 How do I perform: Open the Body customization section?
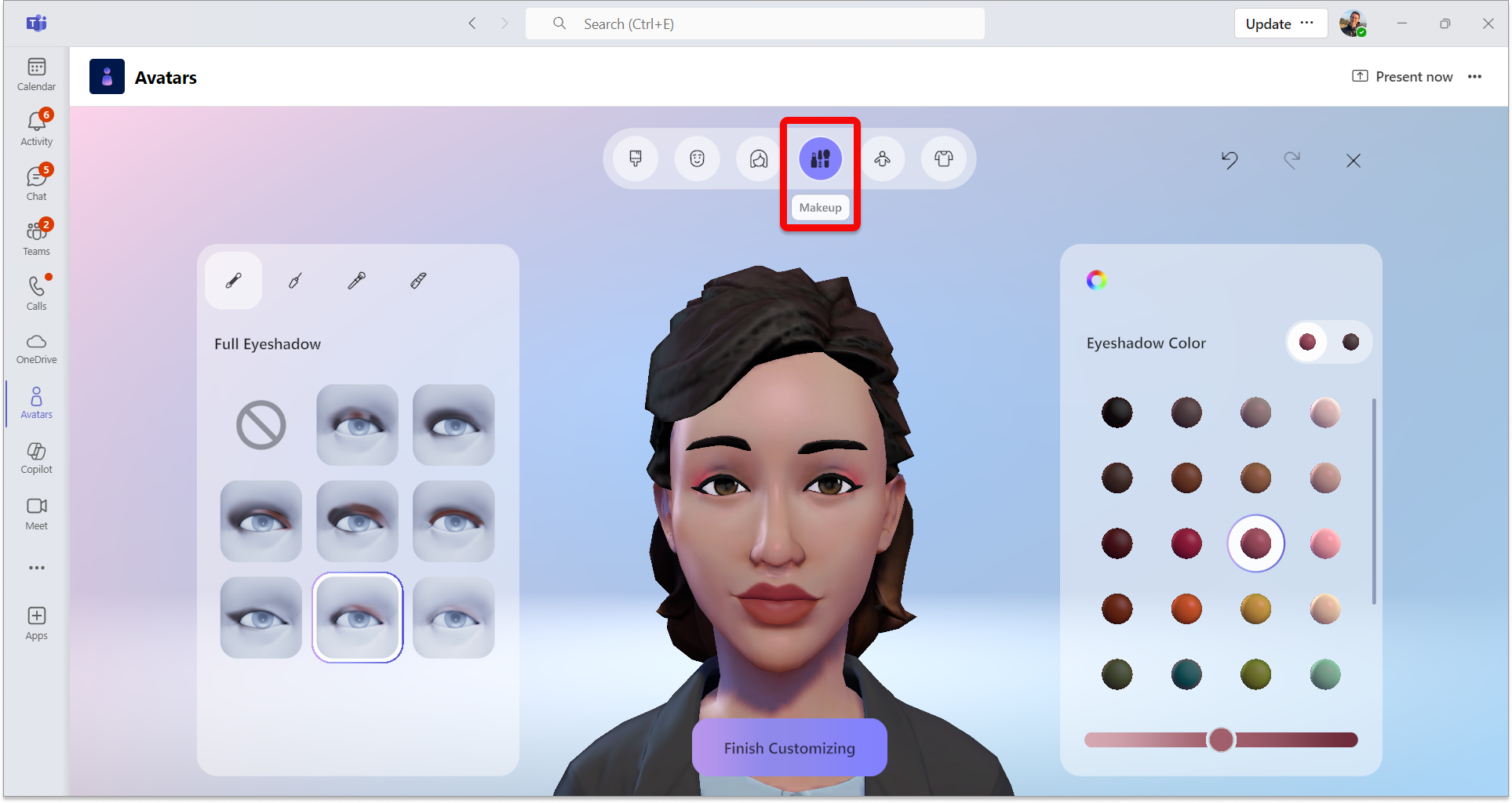tap(882, 158)
